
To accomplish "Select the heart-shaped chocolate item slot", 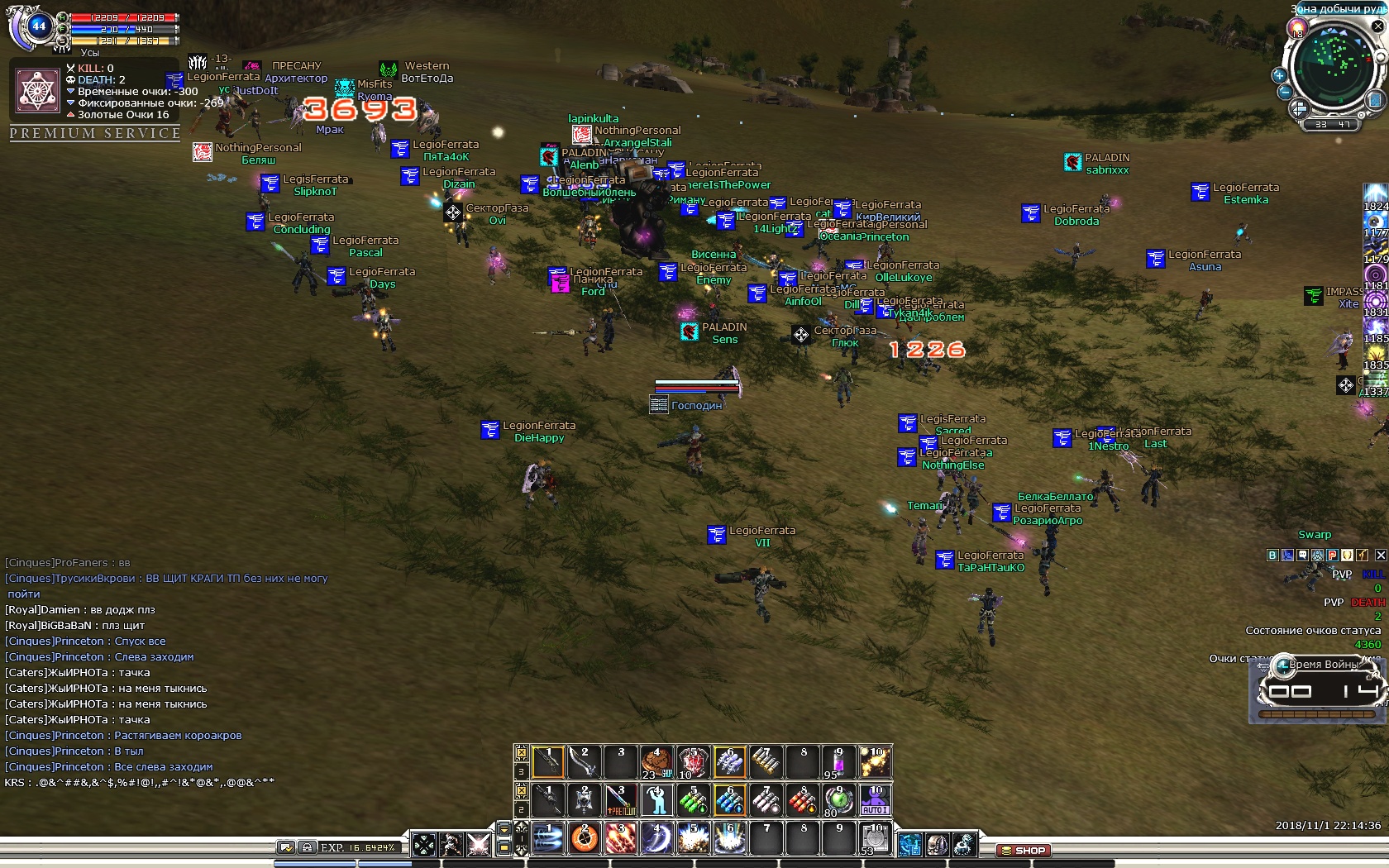I will coord(656,762).
